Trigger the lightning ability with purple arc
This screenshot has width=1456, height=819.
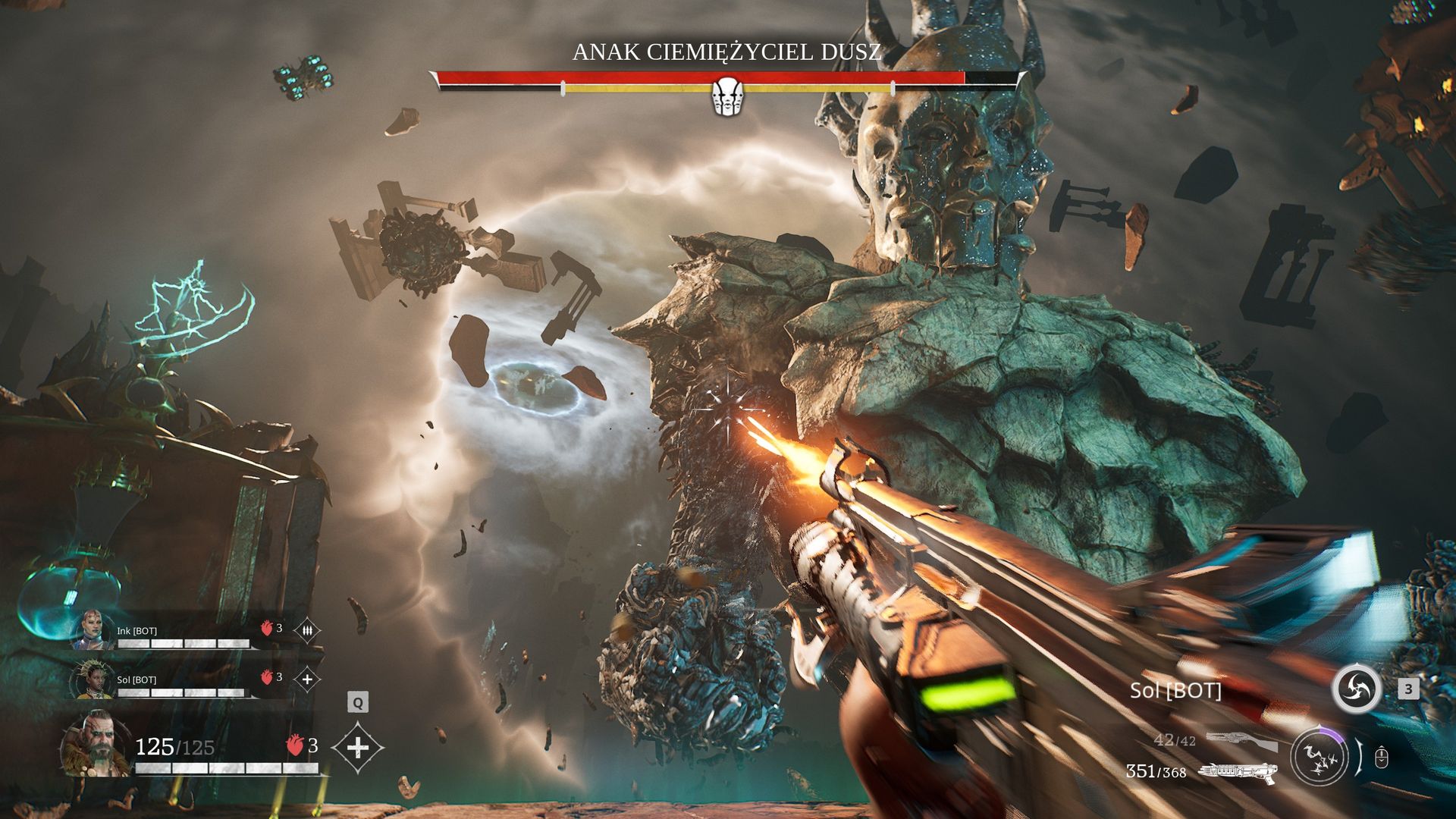[x=1319, y=756]
